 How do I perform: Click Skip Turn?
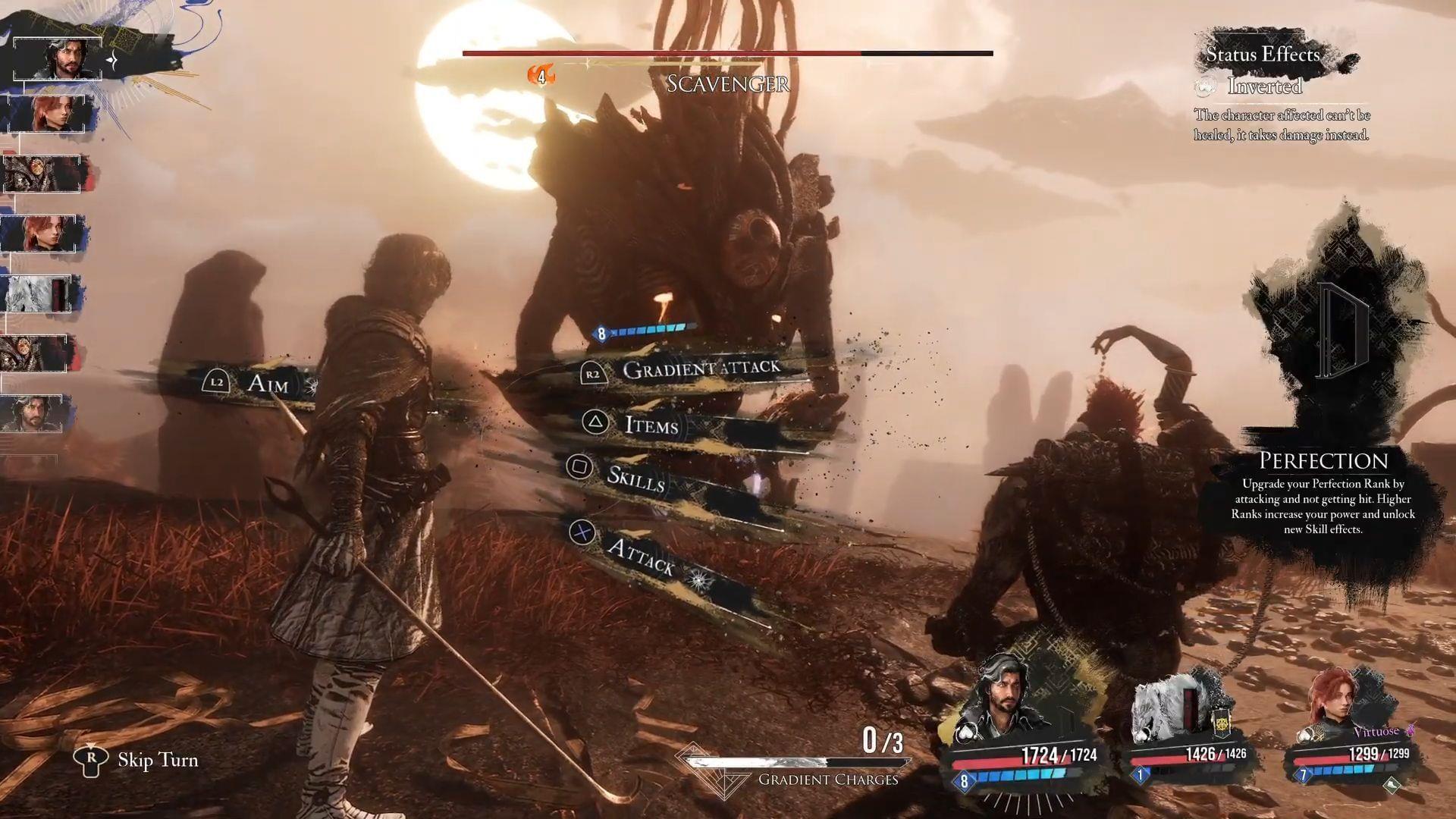pos(157,760)
